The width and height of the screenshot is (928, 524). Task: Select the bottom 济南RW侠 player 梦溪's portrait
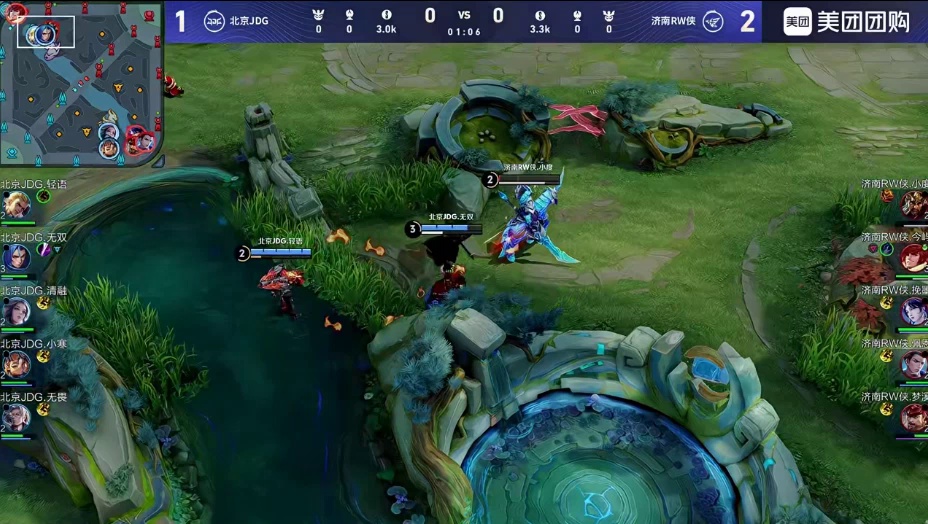(912, 417)
